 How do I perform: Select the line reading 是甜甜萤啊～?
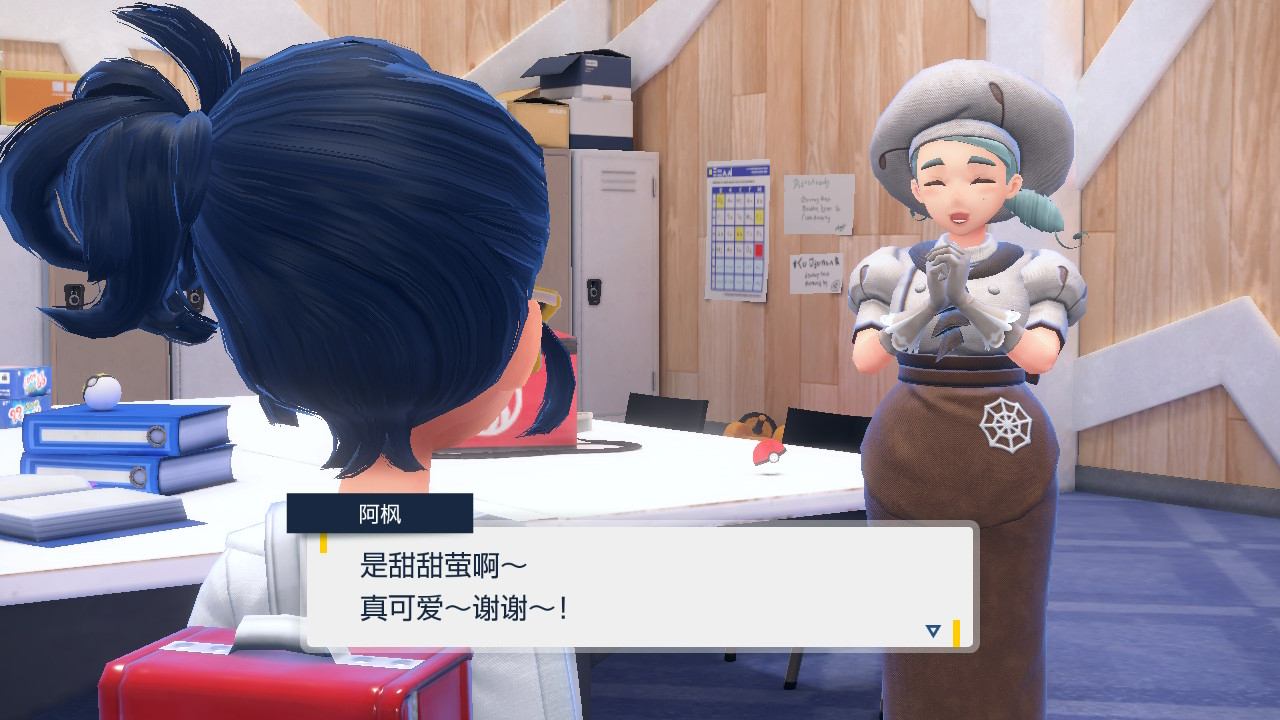442,562
